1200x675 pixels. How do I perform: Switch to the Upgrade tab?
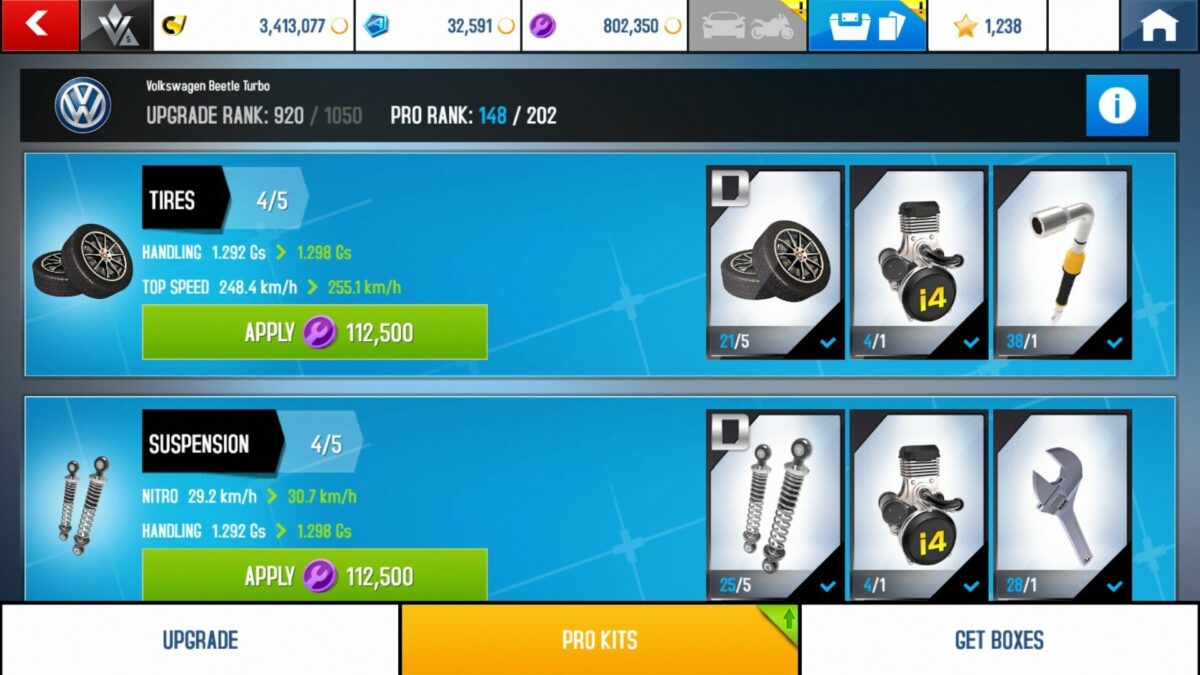pyautogui.click(x=200, y=640)
